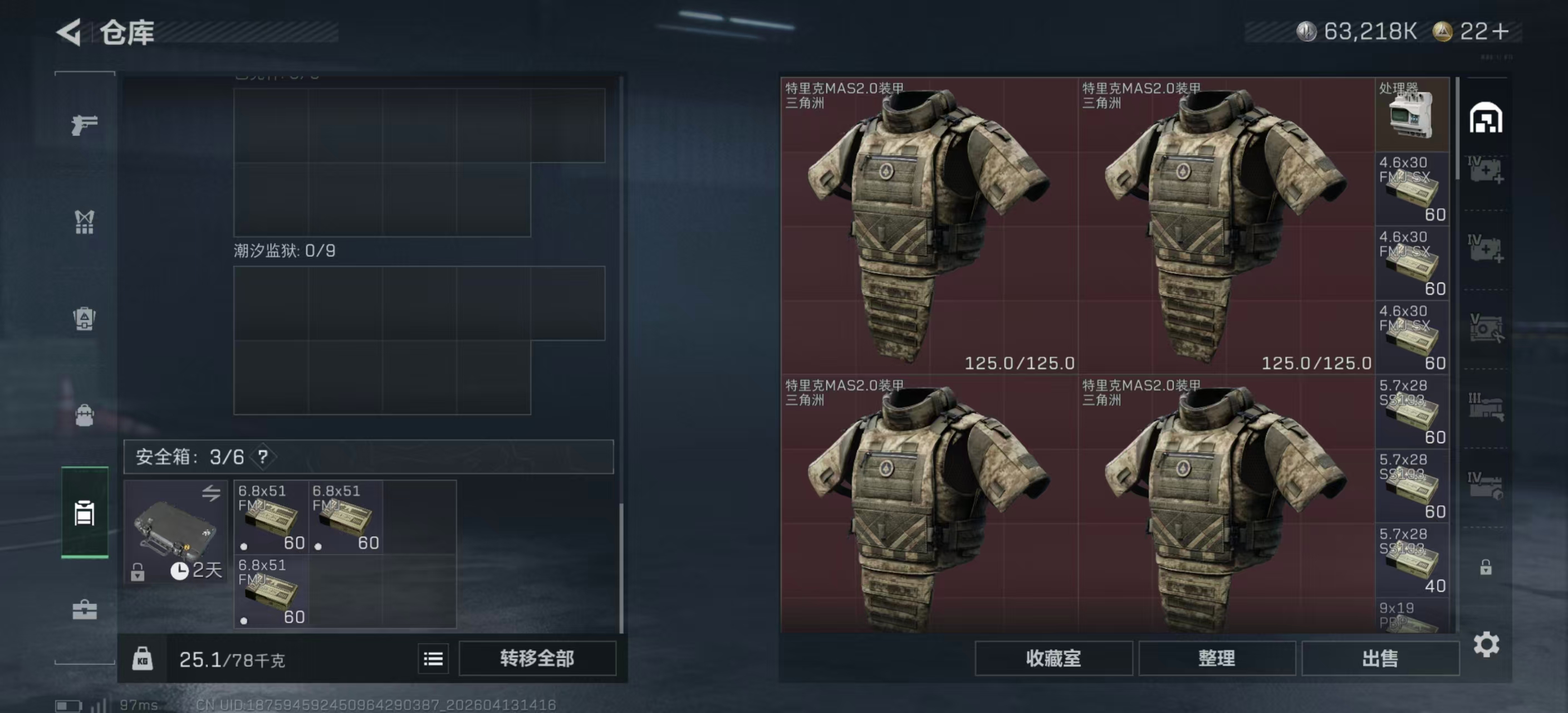Open the 安全箱 help question mark
1568x713 pixels.
262,457
